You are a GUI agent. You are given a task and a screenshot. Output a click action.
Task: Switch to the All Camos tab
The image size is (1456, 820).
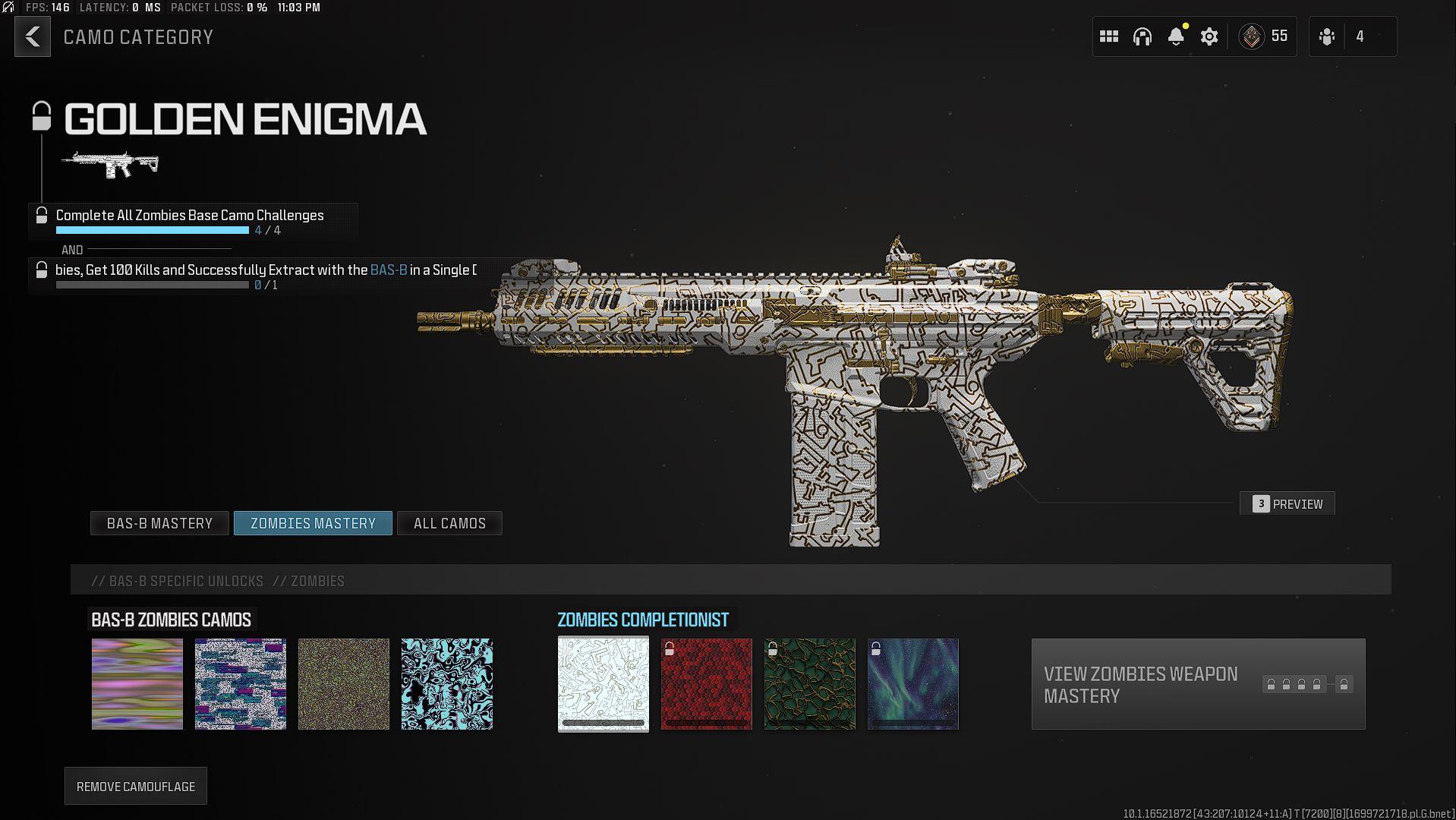point(449,523)
